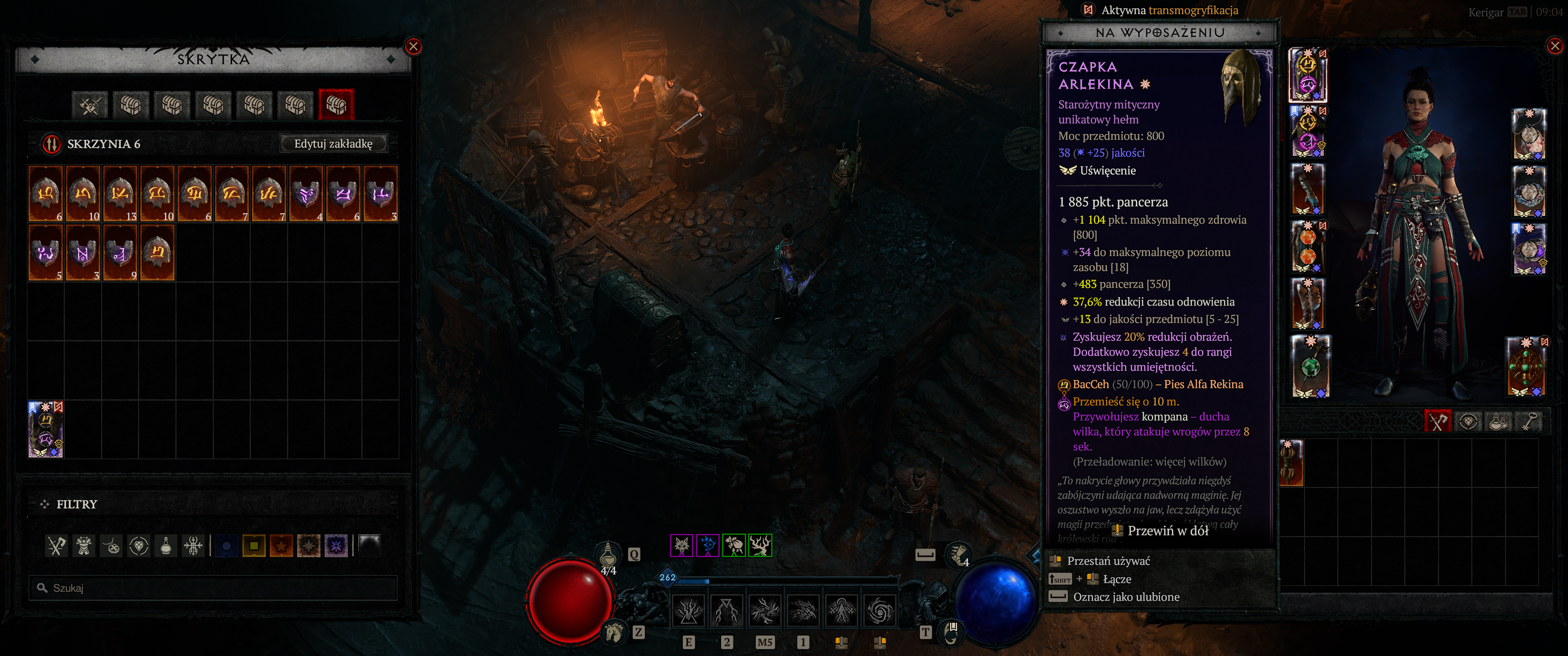Select the equipped amulet slot
Screen dimensions: 1568x656
[x=1528, y=134]
